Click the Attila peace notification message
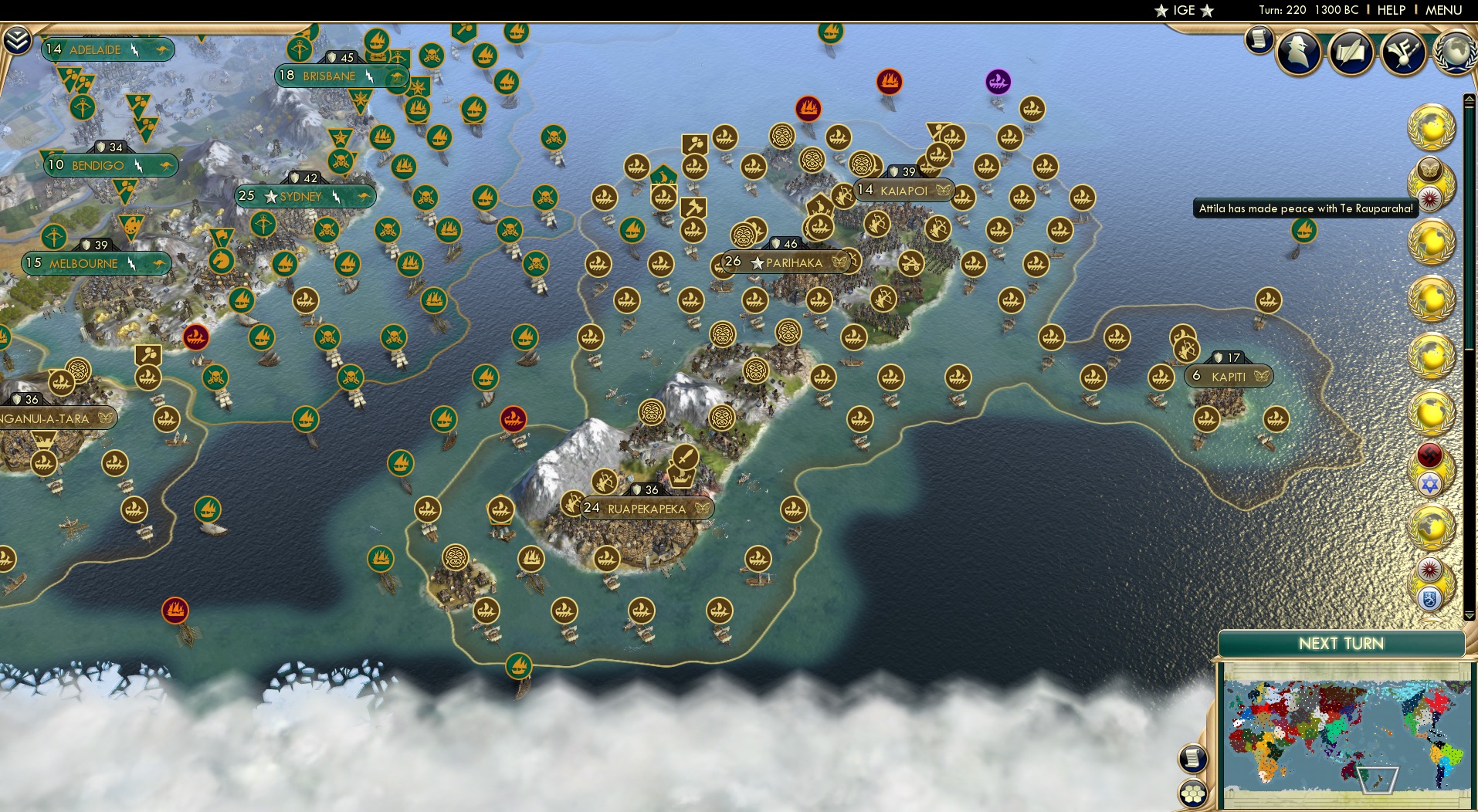 (x=1305, y=208)
